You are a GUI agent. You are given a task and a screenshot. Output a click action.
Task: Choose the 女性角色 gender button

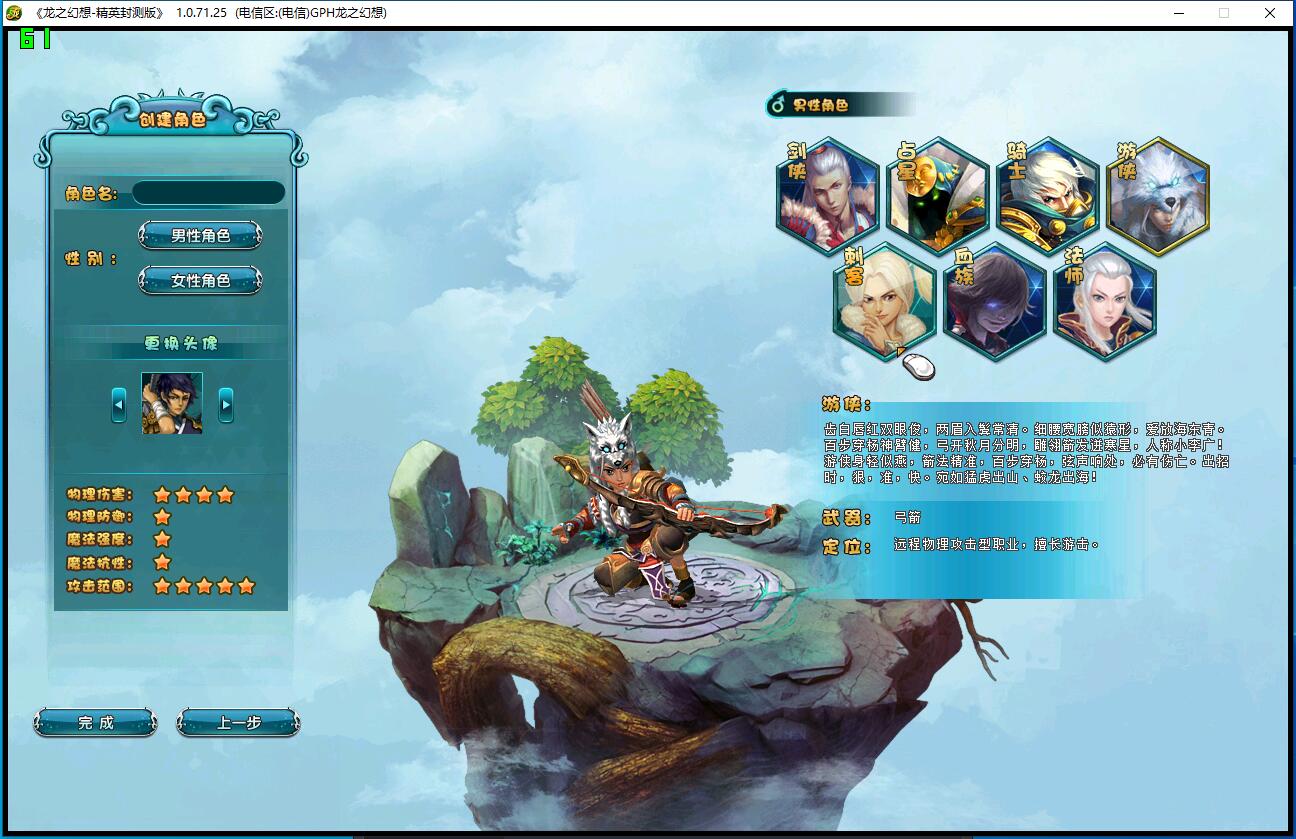point(200,281)
